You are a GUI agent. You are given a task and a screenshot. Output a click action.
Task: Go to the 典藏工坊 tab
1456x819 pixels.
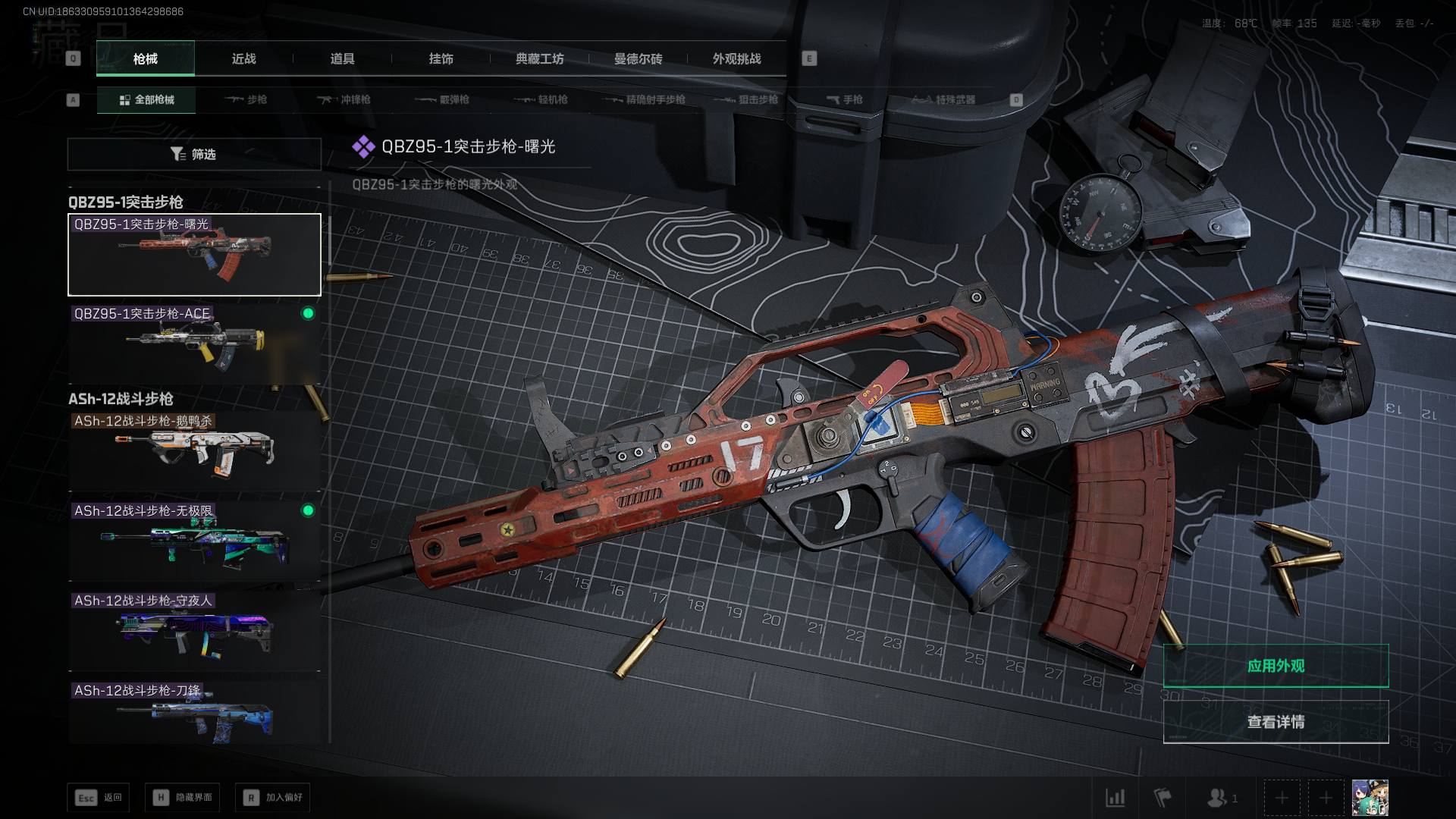coord(539,59)
